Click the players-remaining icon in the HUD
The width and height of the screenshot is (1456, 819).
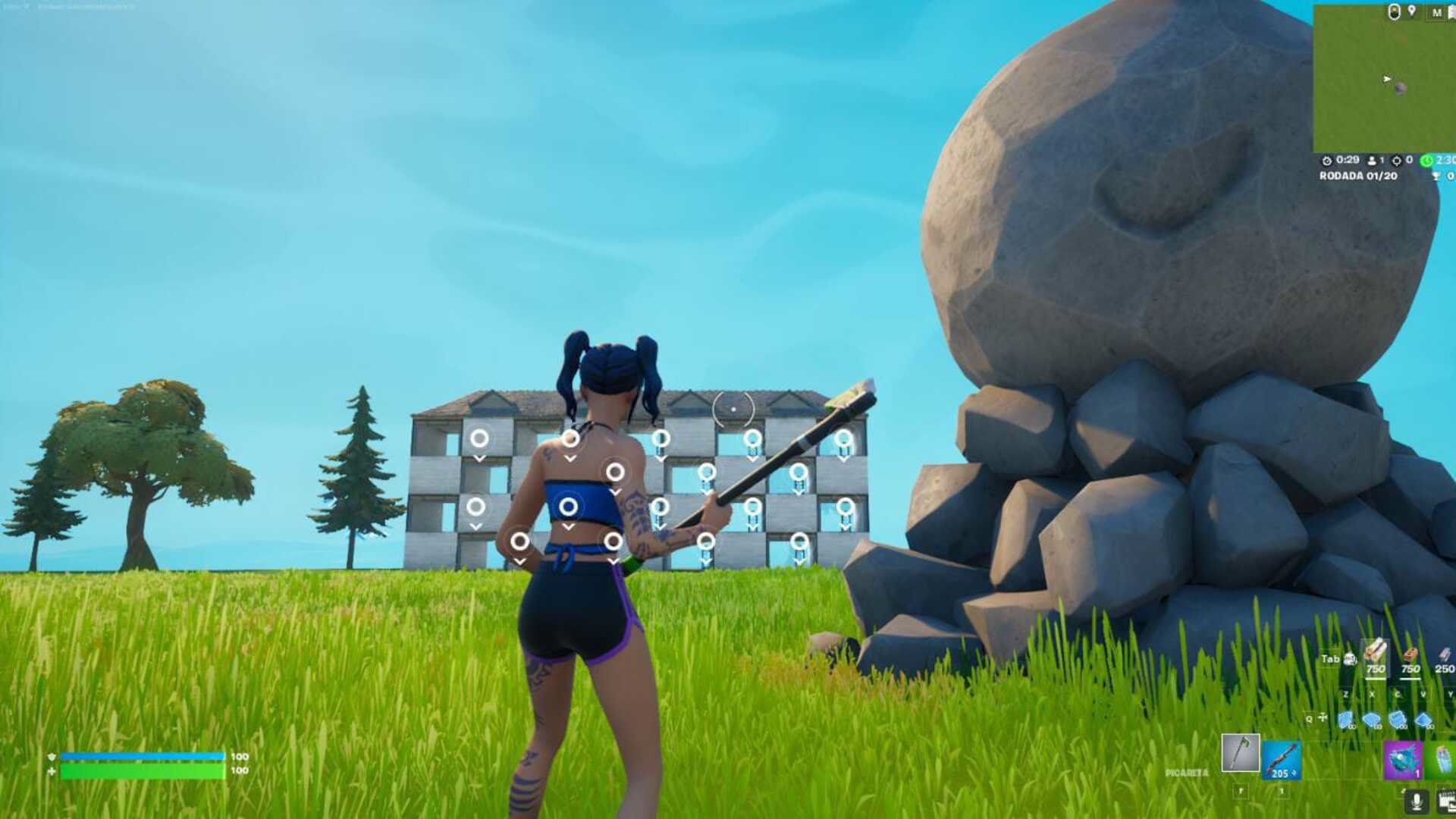1372,161
